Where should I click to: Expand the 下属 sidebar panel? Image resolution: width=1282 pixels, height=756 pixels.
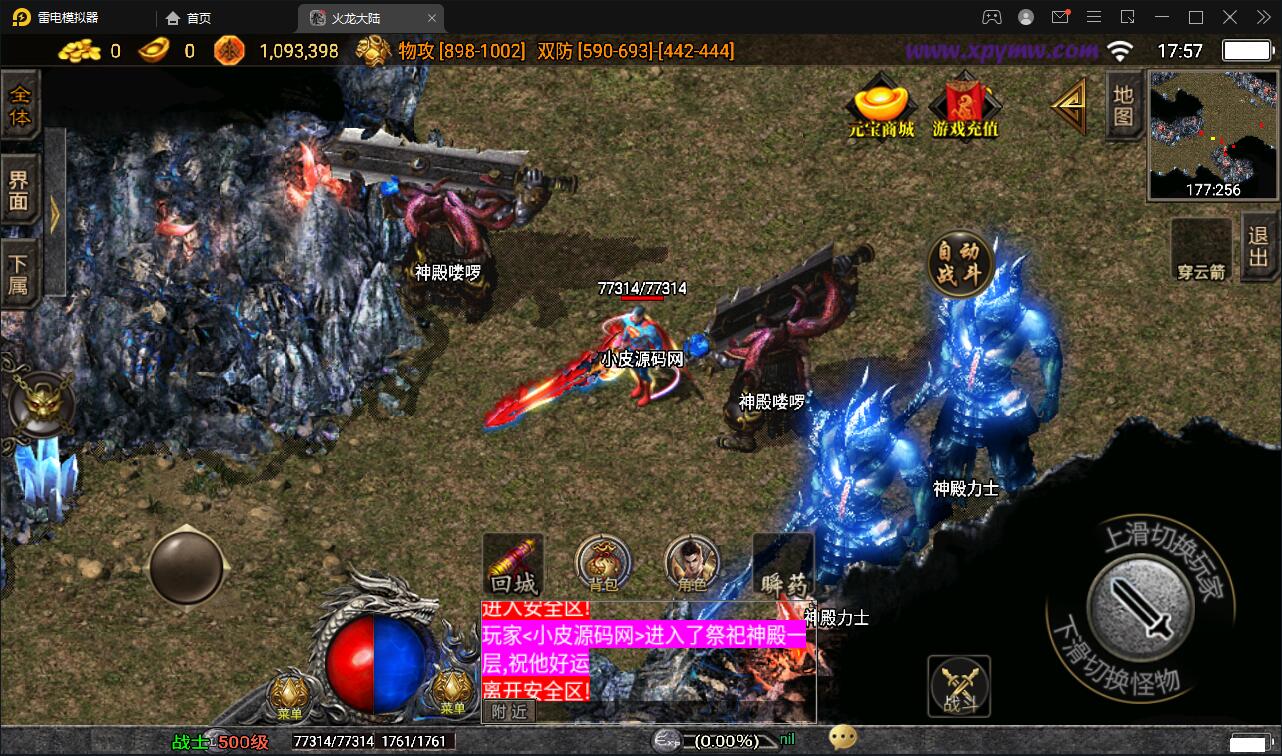click(21, 272)
